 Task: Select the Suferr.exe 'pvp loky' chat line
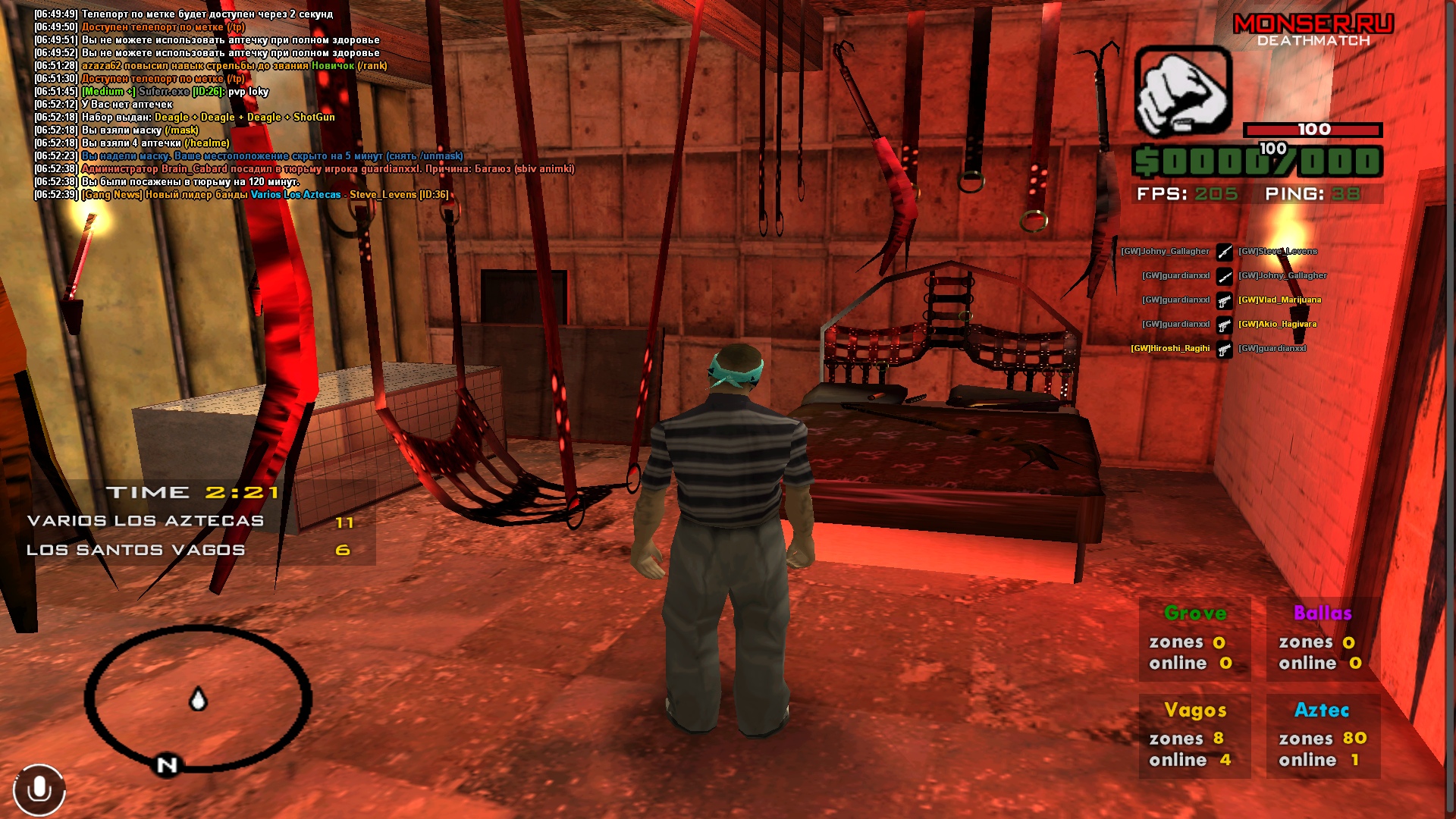point(174,92)
